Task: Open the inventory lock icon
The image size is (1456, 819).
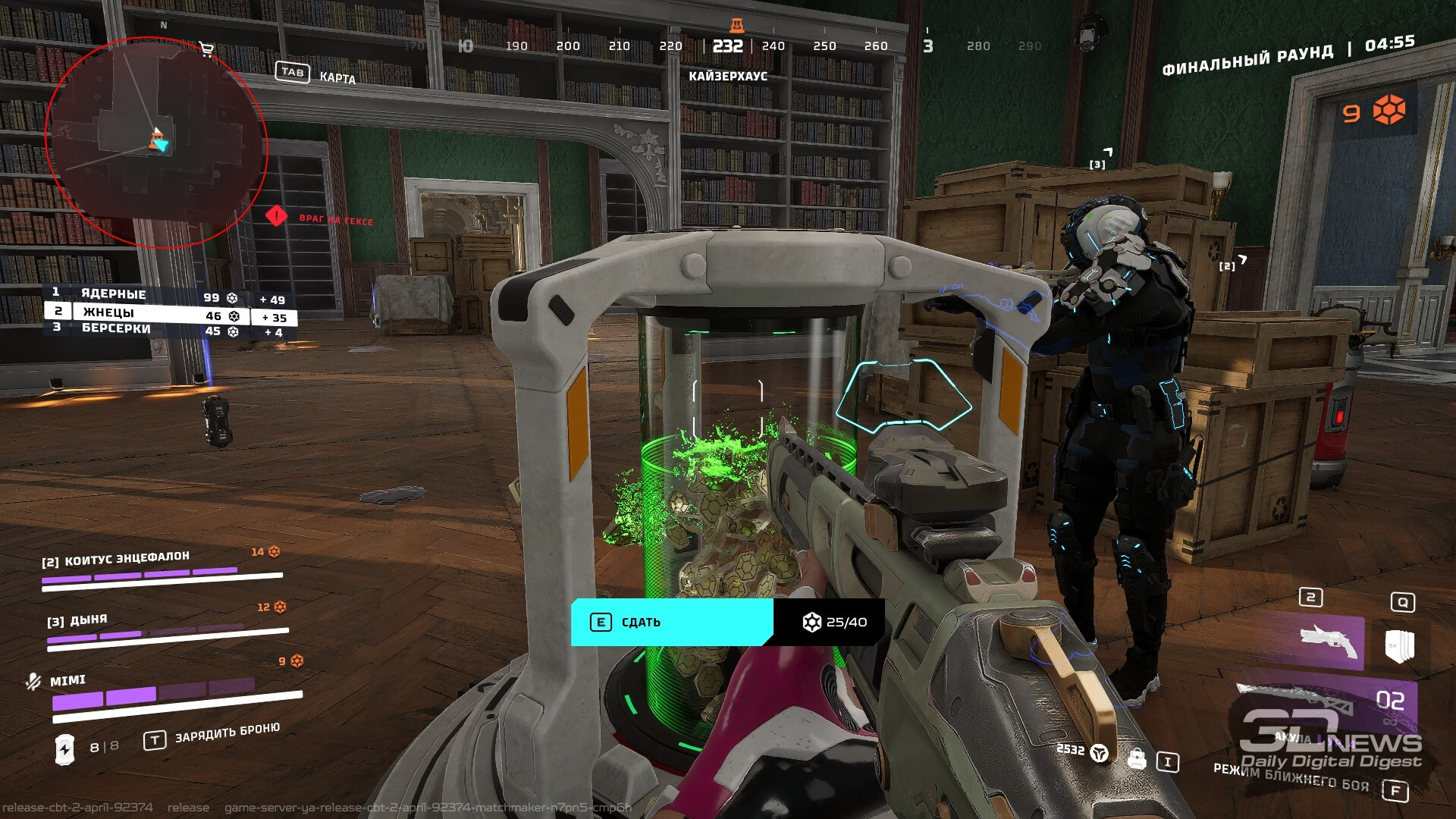Action: (x=1136, y=759)
